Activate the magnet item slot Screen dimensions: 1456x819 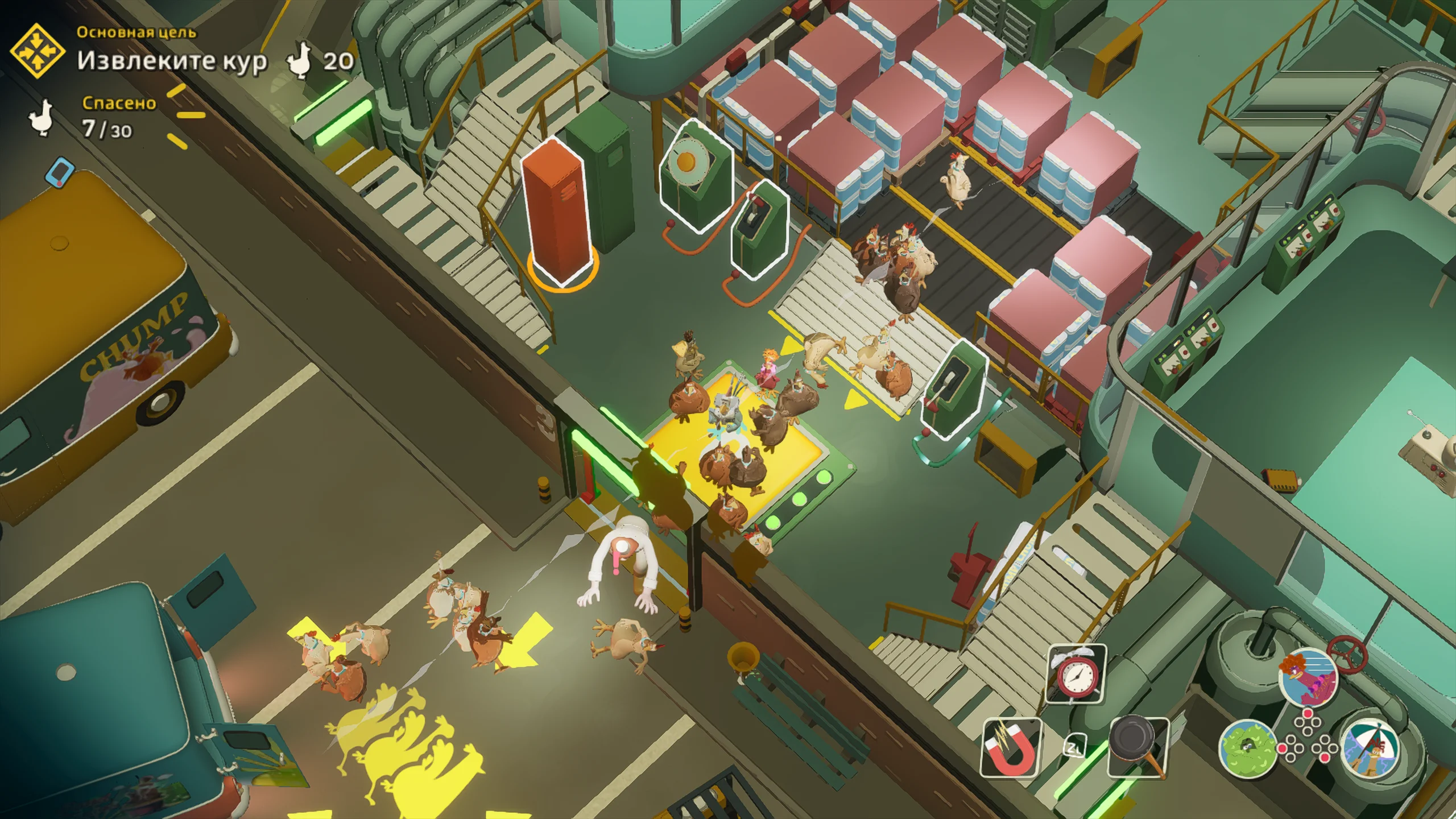pyautogui.click(x=1011, y=747)
